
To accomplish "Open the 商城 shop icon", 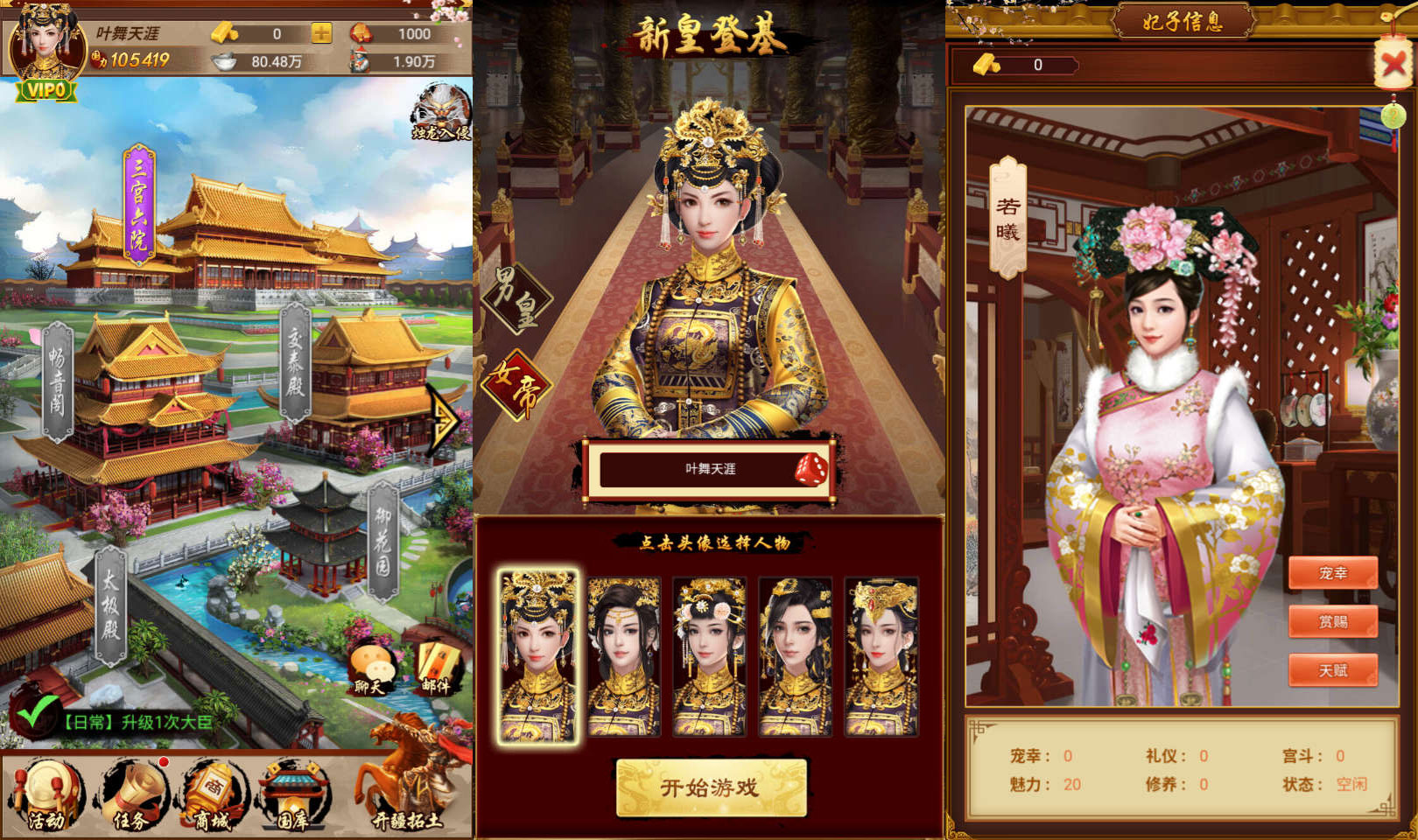I will click(213, 794).
